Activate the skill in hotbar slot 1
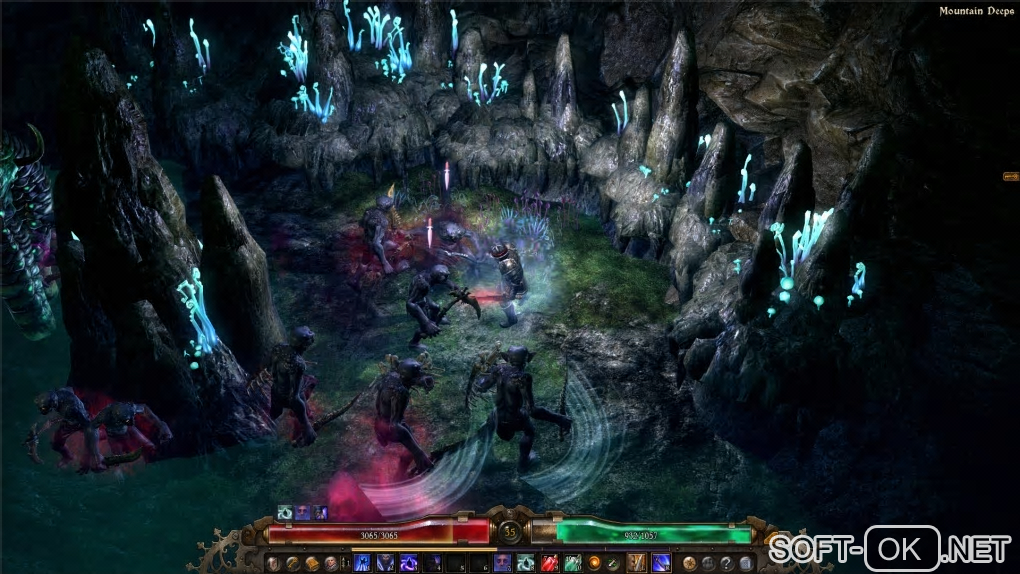Screen dimensions: 1020x574 (363, 563)
